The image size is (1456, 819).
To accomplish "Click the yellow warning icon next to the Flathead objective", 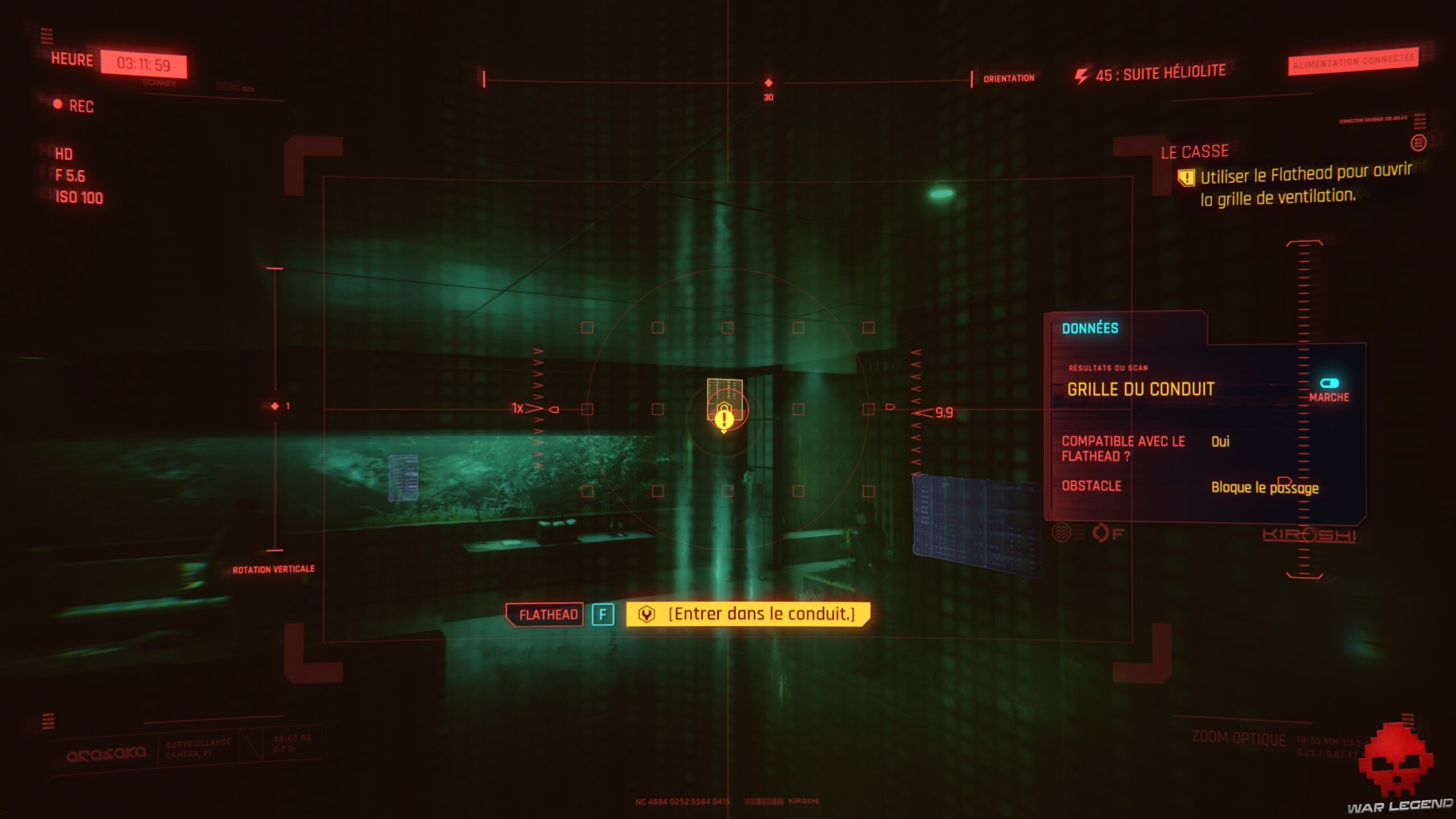I will [x=1187, y=177].
